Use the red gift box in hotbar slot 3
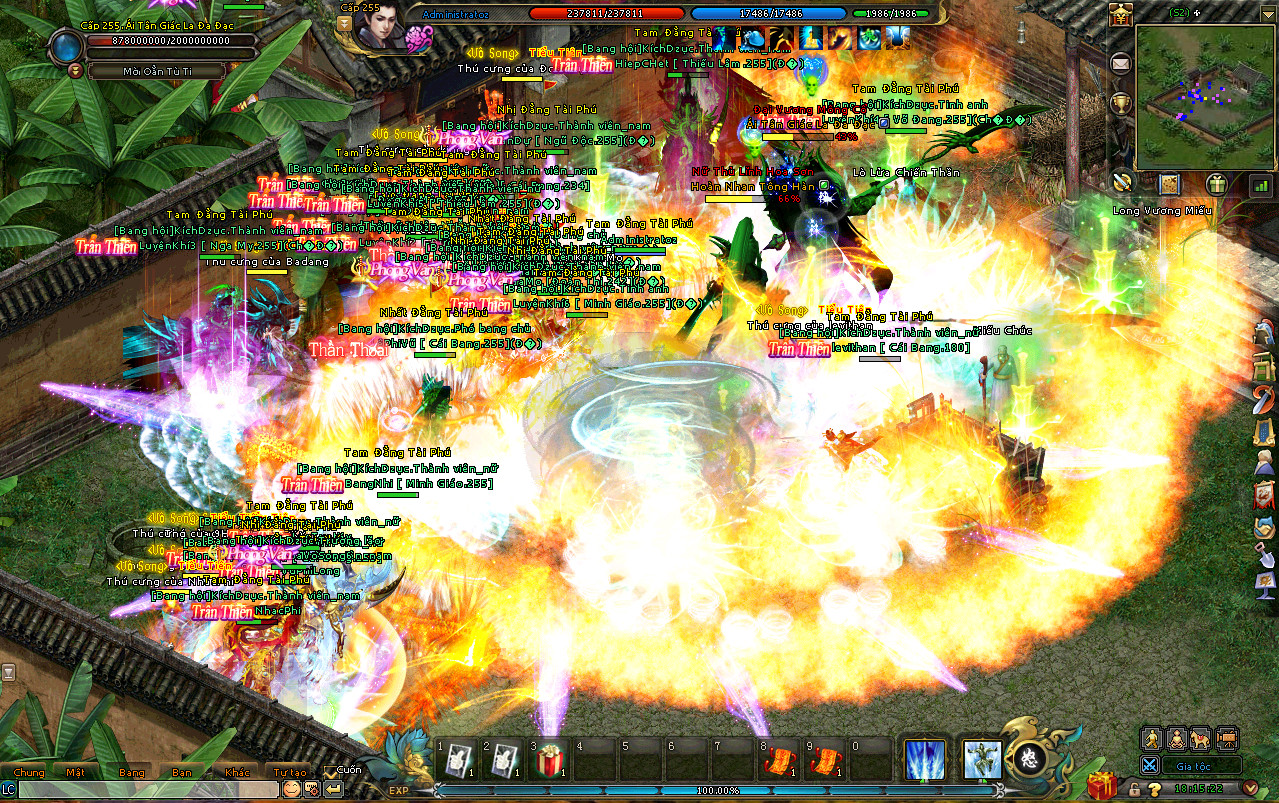The width and height of the screenshot is (1279, 803). [x=547, y=762]
